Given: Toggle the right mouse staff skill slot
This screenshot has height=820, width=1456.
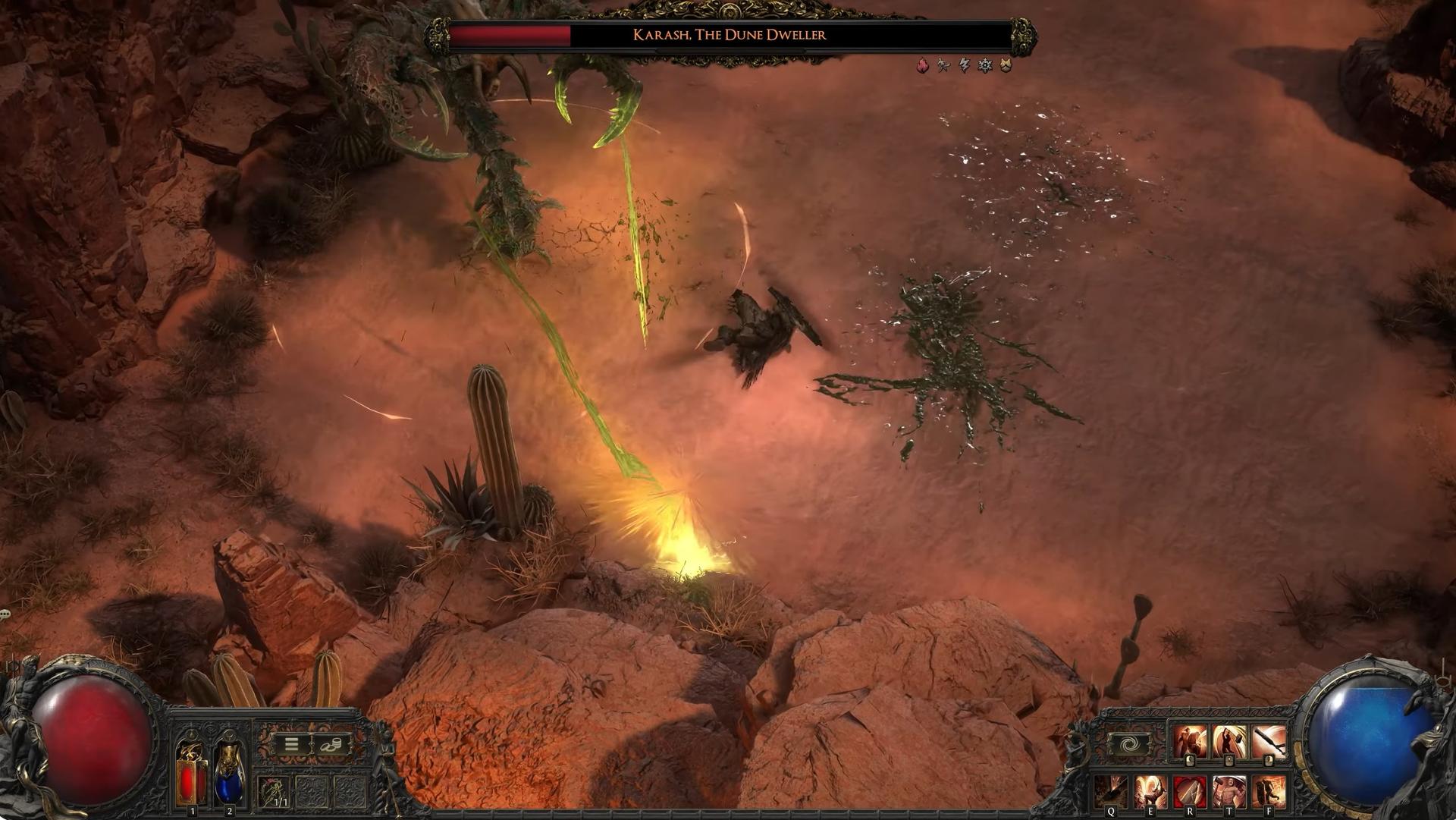Looking at the screenshot, I should coord(1269,738).
